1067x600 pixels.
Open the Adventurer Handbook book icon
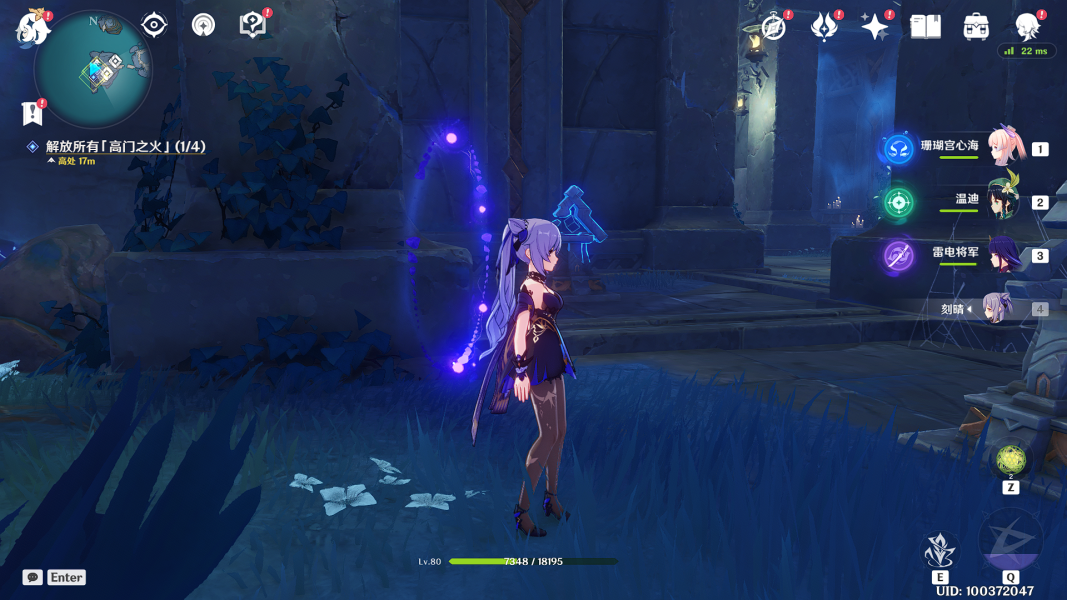(x=925, y=27)
